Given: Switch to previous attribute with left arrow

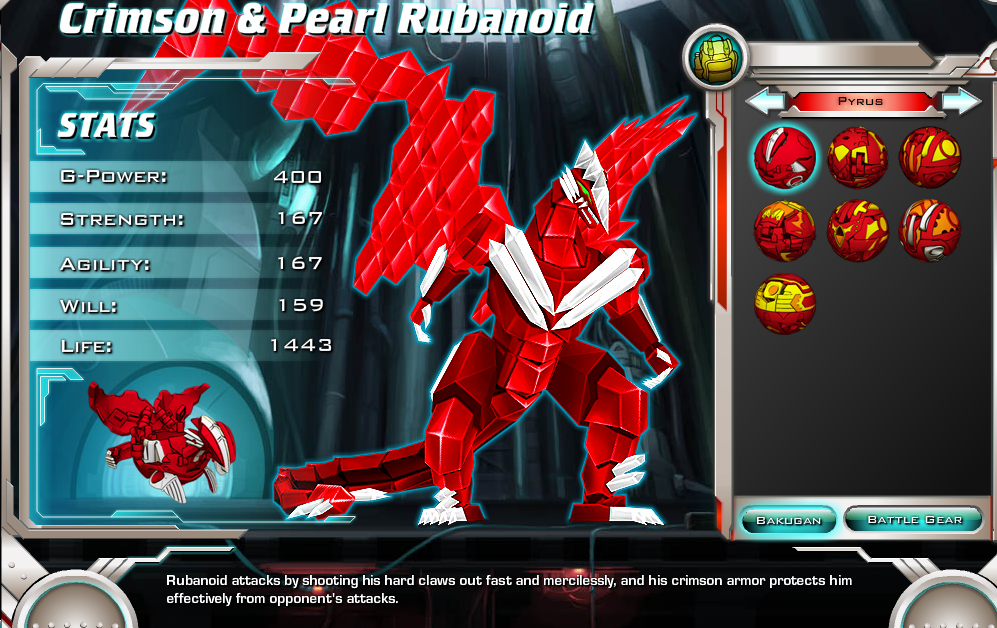Looking at the screenshot, I should [765, 101].
